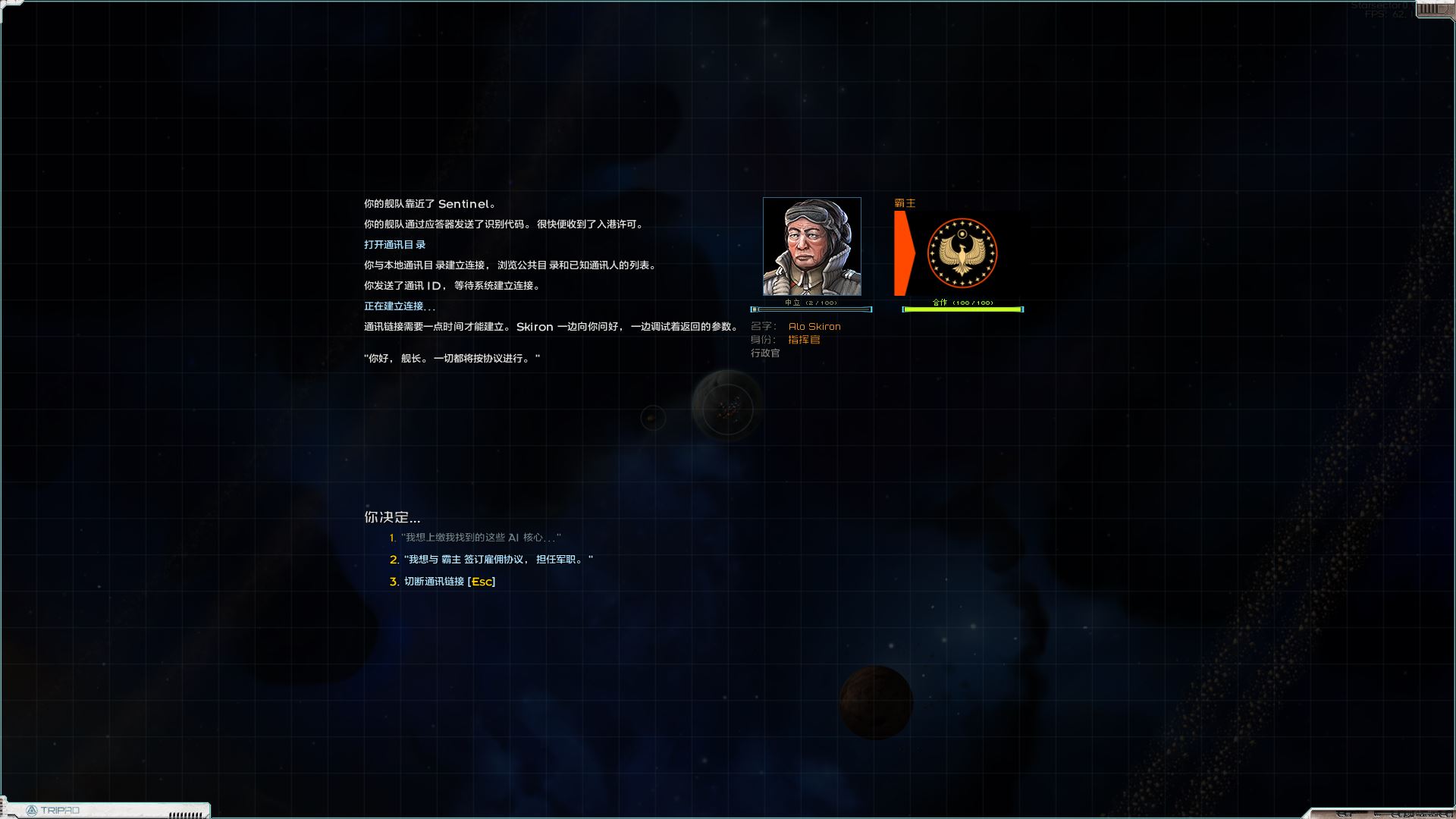The height and width of the screenshot is (819, 1456).
Task: Click the Hegemony faction emblem
Action: point(962,253)
